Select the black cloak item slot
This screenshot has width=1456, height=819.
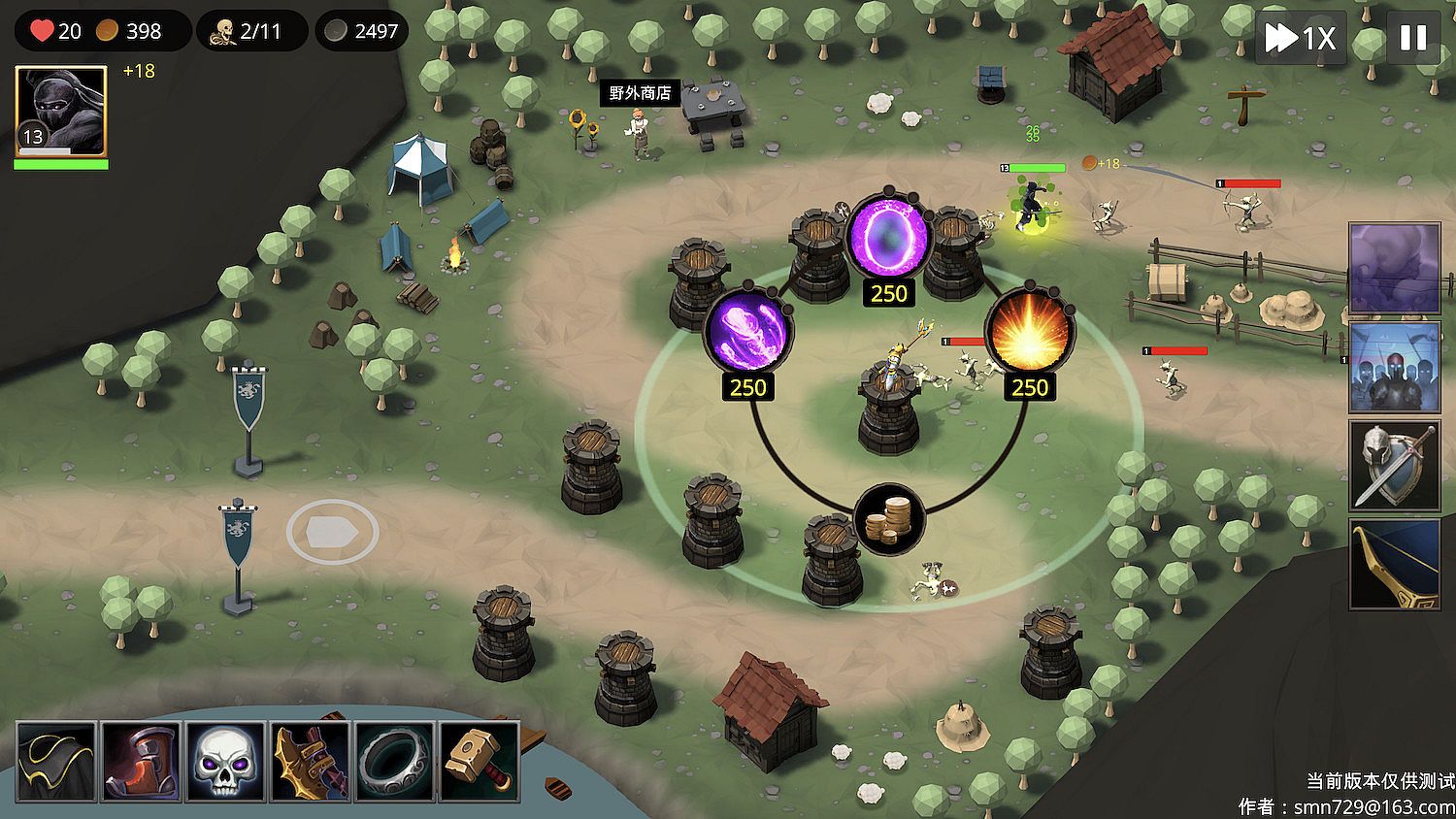tap(56, 761)
